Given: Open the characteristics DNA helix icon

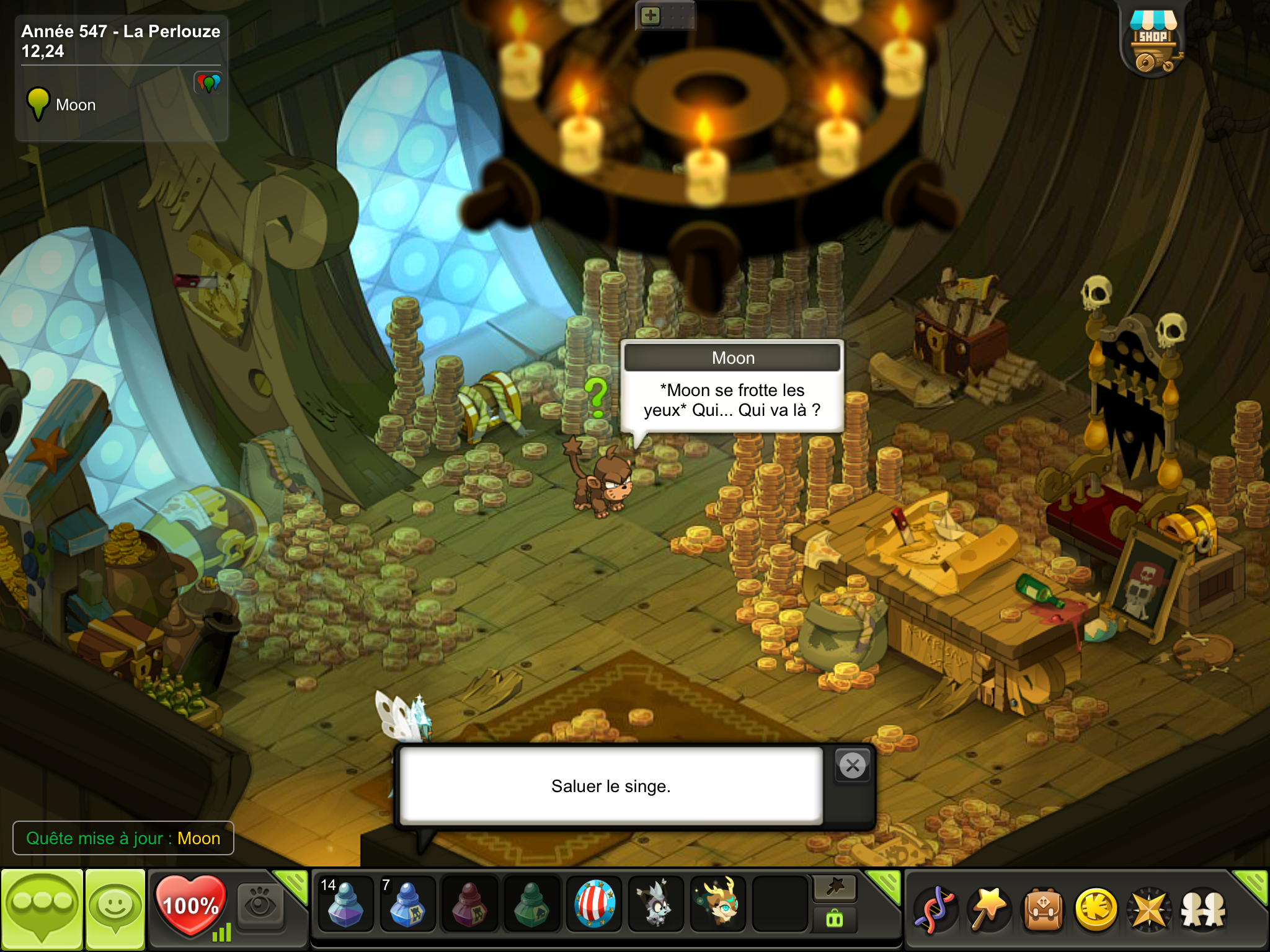Looking at the screenshot, I should click(935, 910).
